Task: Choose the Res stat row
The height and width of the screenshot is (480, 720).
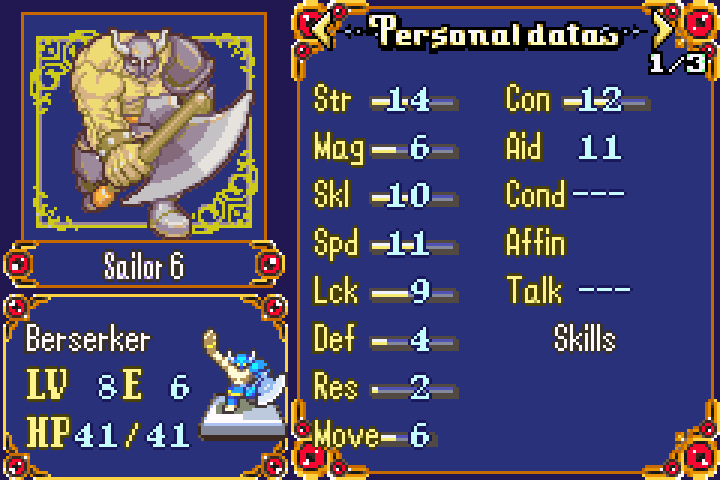Action: (x=385, y=387)
